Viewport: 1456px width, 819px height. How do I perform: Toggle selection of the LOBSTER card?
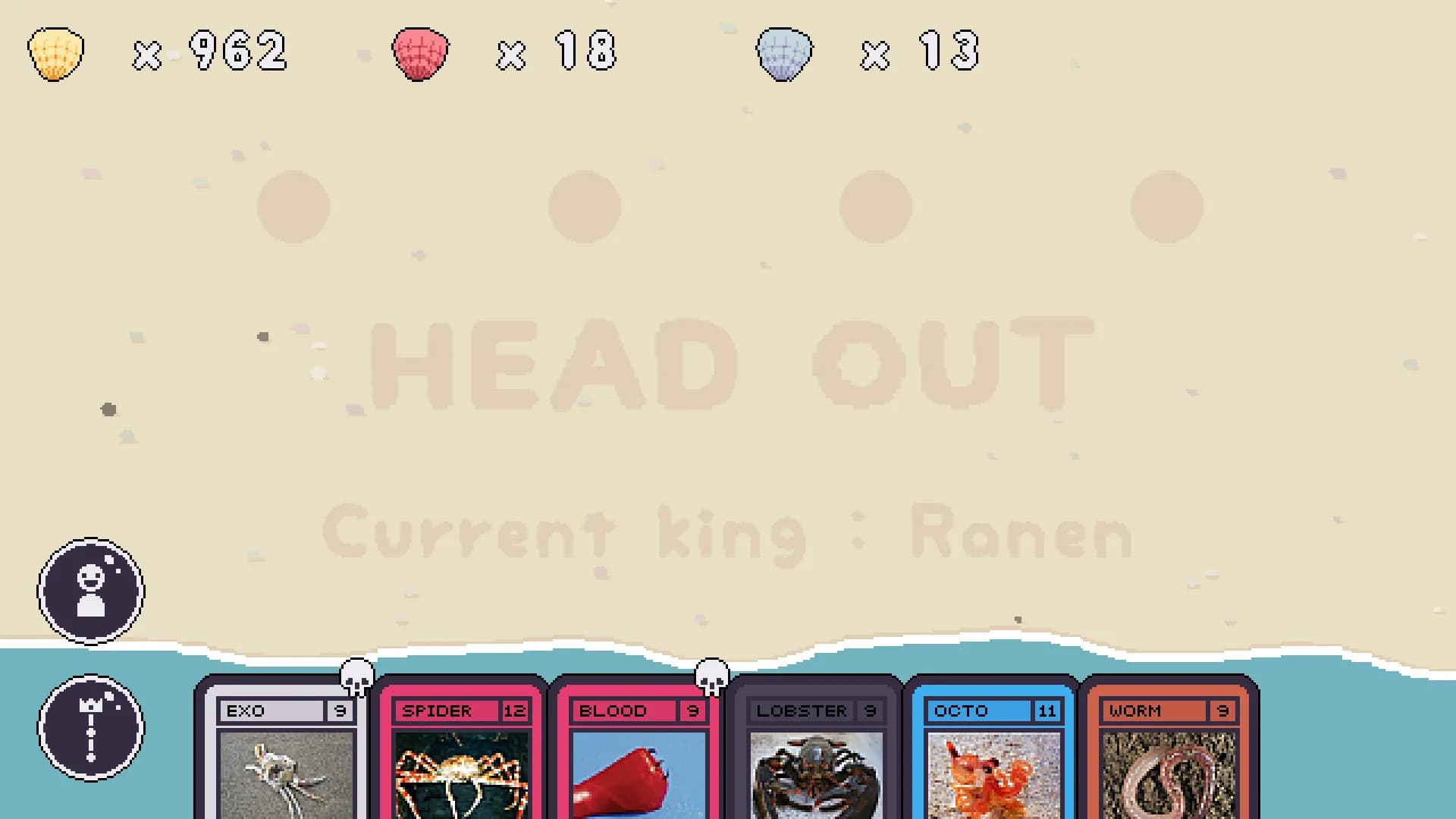click(814, 758)
